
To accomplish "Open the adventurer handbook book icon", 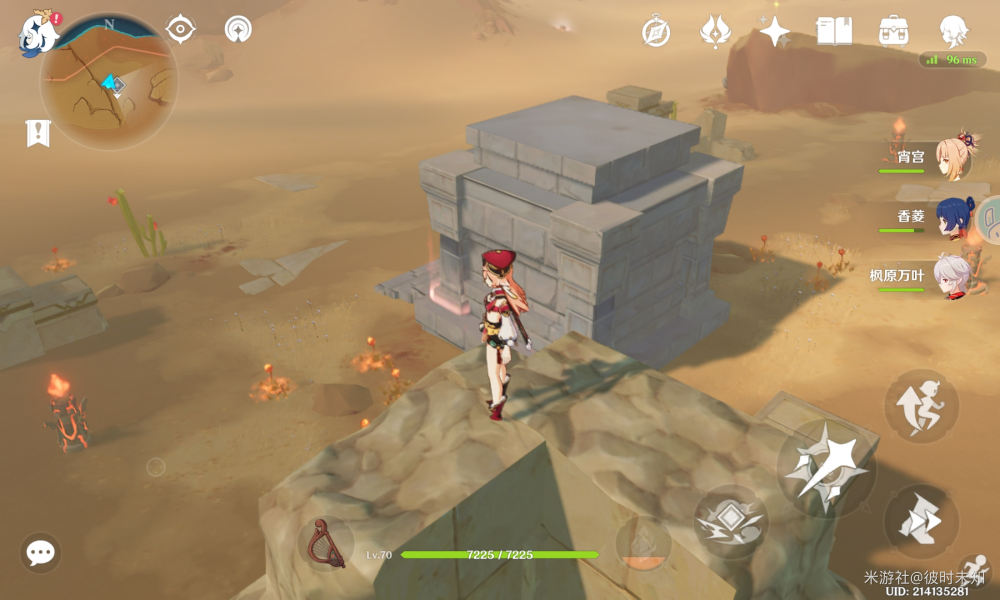I will pos(834,31).
